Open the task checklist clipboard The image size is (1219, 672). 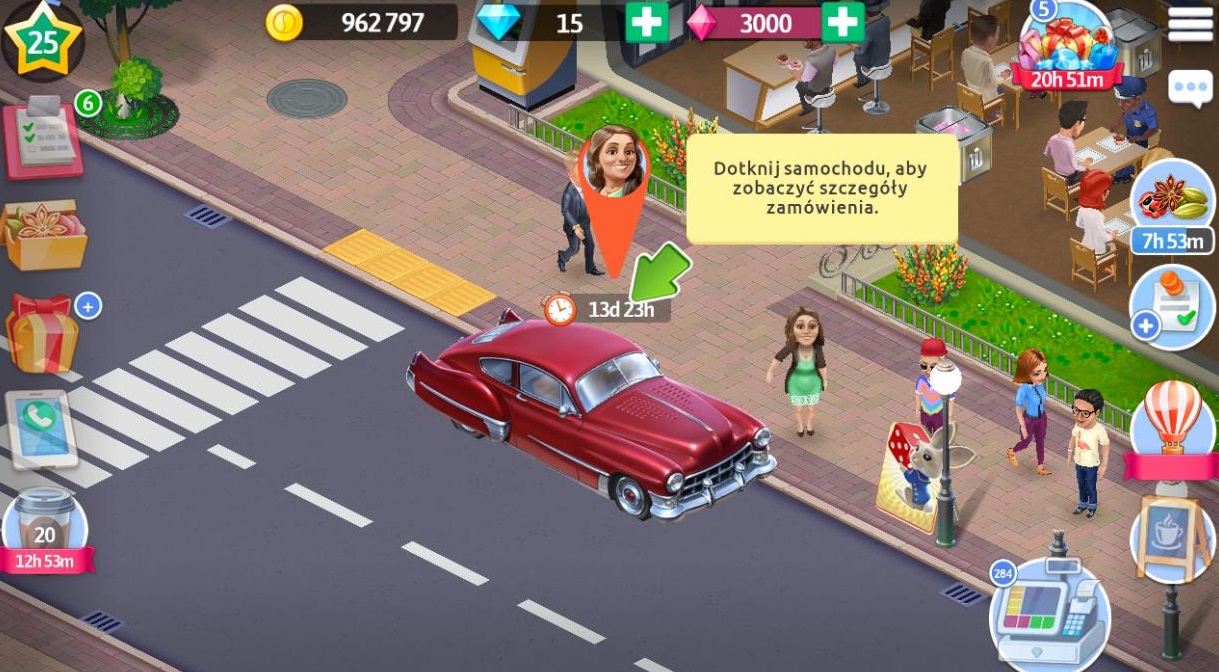click(x=42, y=137)
